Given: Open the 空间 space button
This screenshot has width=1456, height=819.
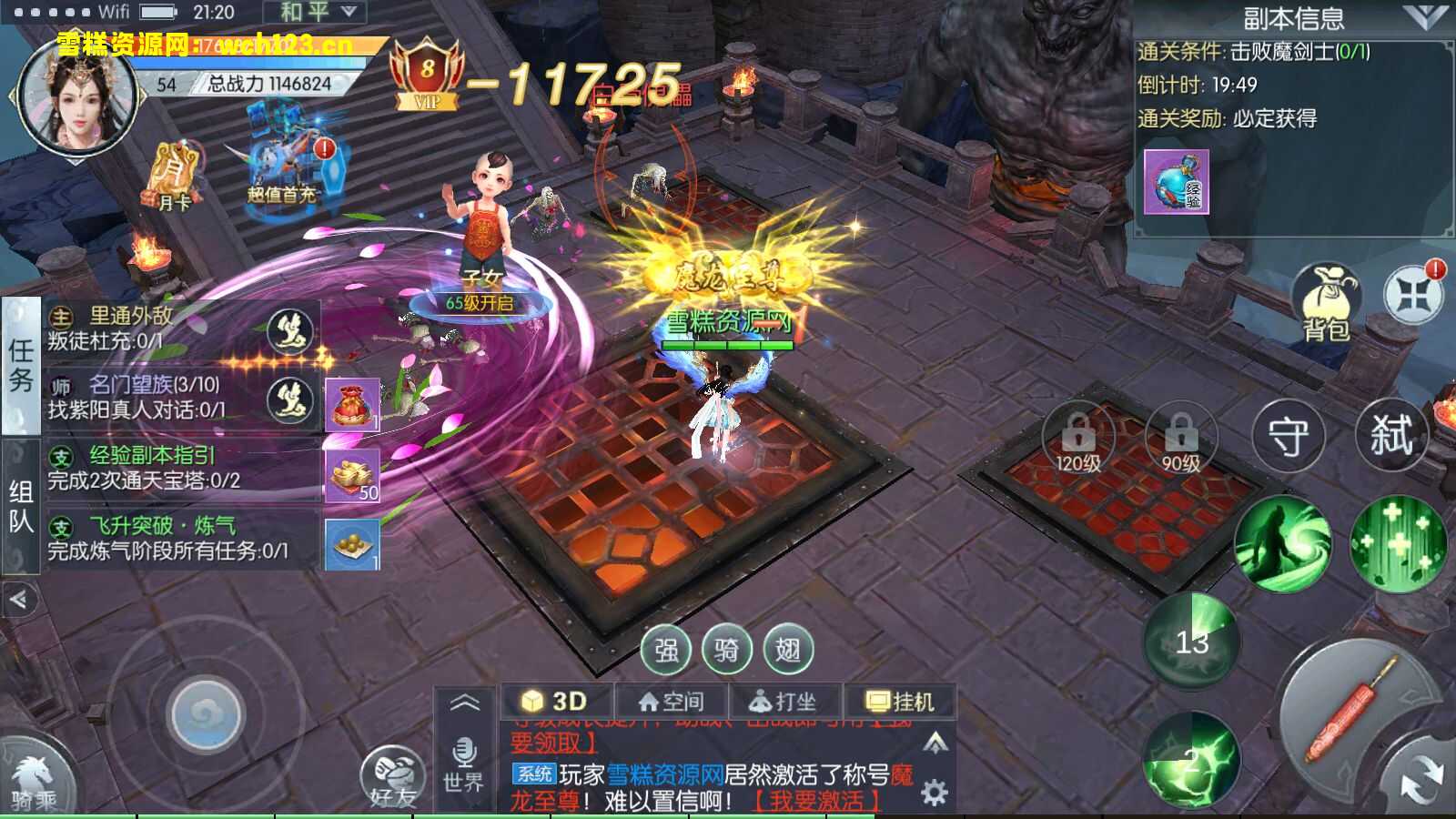Looking at the screenshot, I should 672,702.
